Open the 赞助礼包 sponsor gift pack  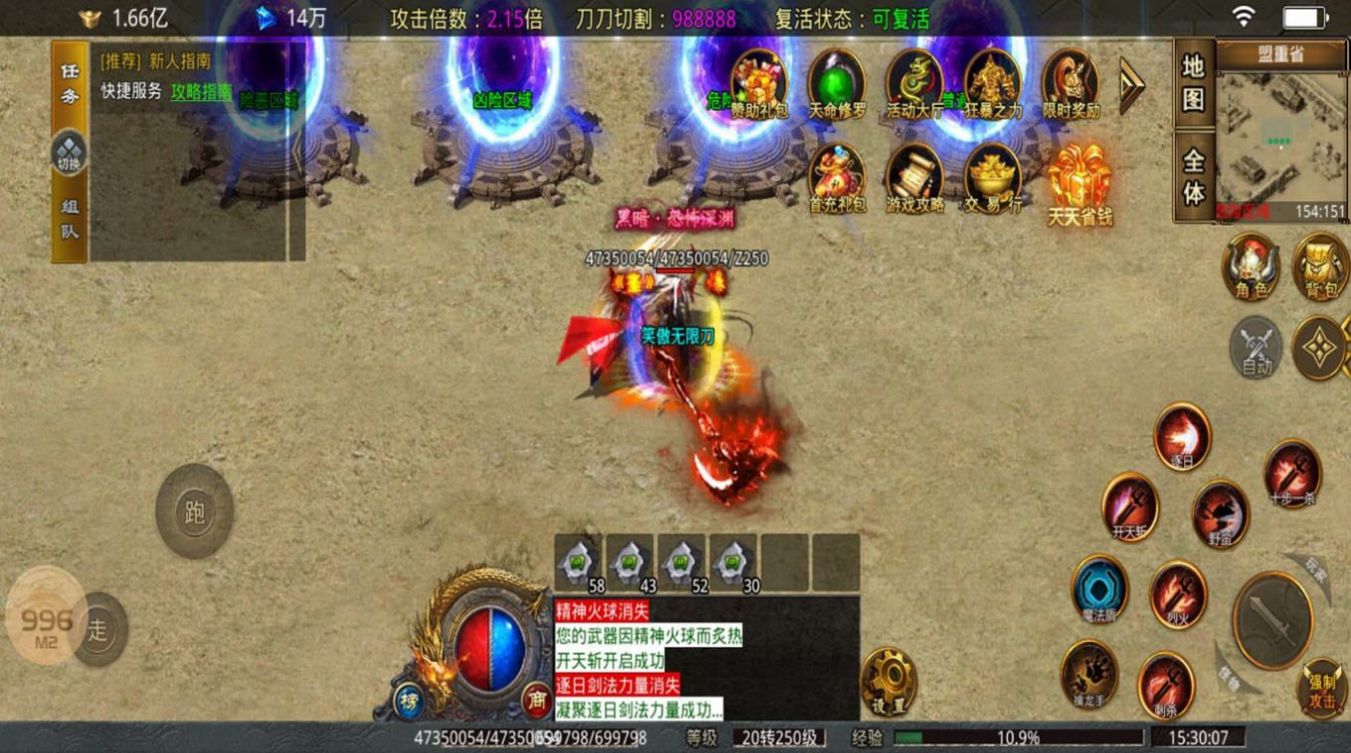click(758, 81)
